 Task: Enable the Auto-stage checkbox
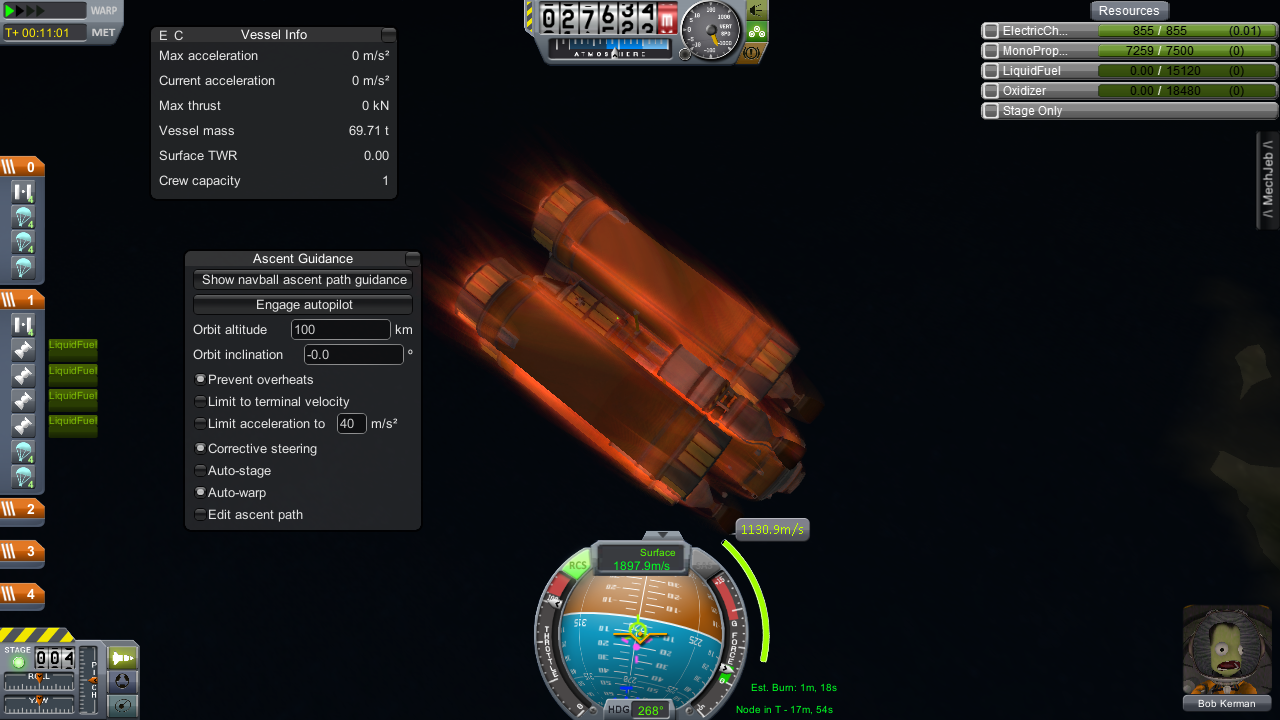click(200, 471)
